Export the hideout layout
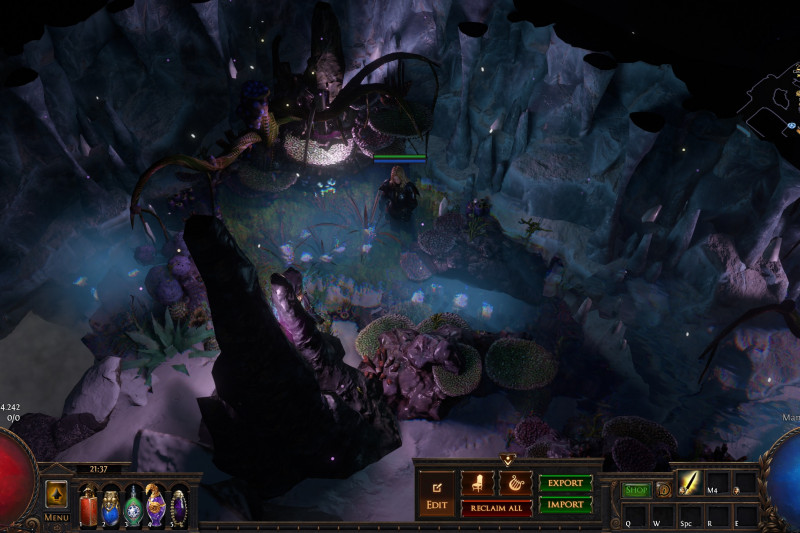 tap(565, 482)
